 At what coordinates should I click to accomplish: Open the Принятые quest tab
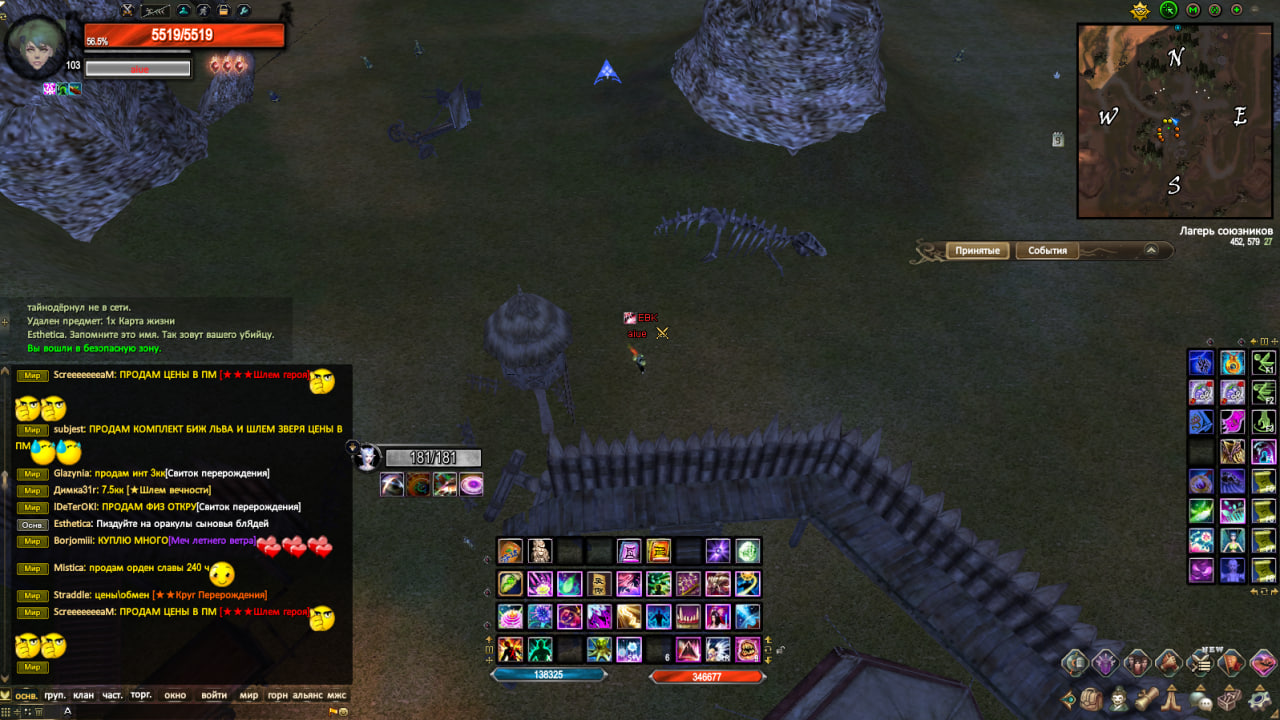[977, 251]
